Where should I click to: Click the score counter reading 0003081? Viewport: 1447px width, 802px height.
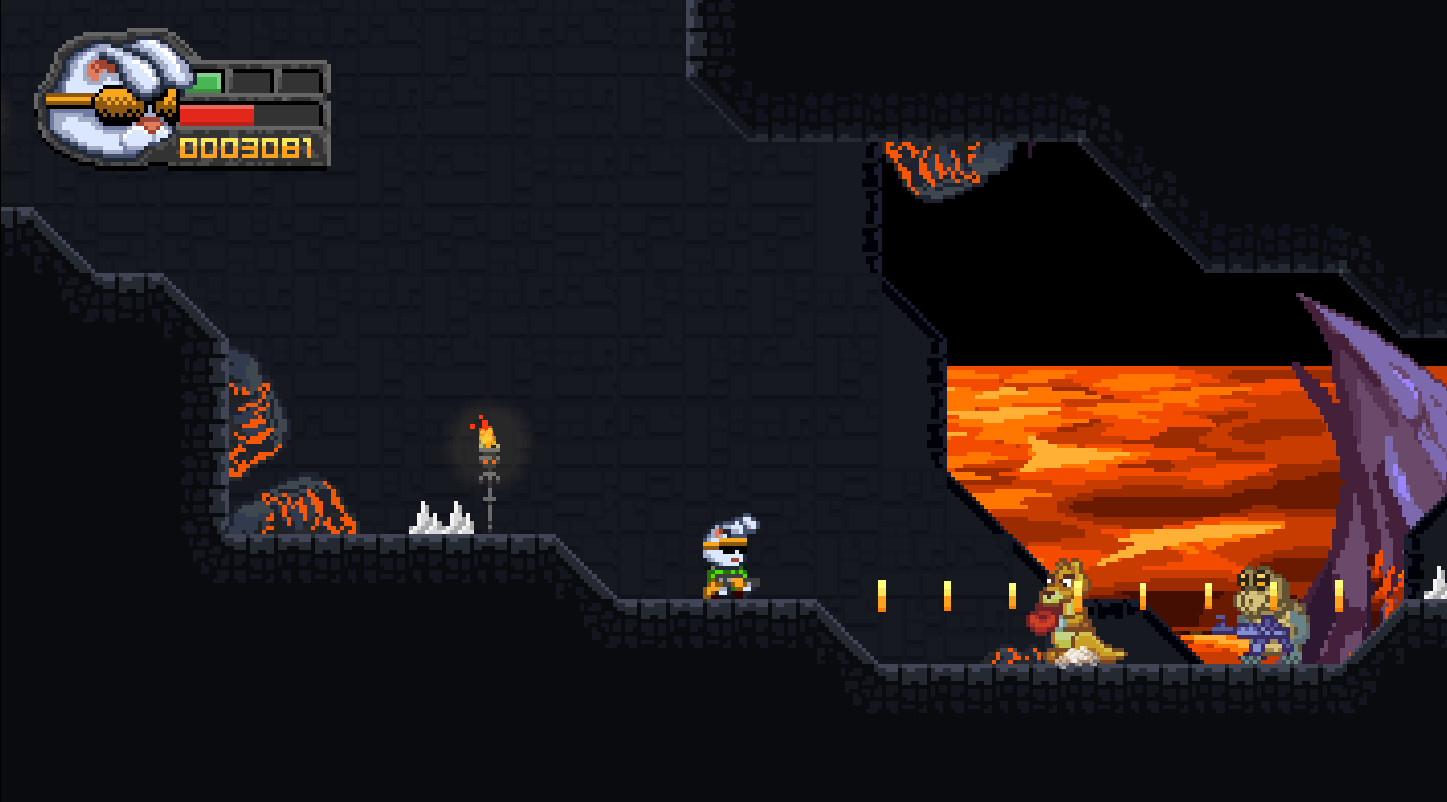click(x=243, y=147)
